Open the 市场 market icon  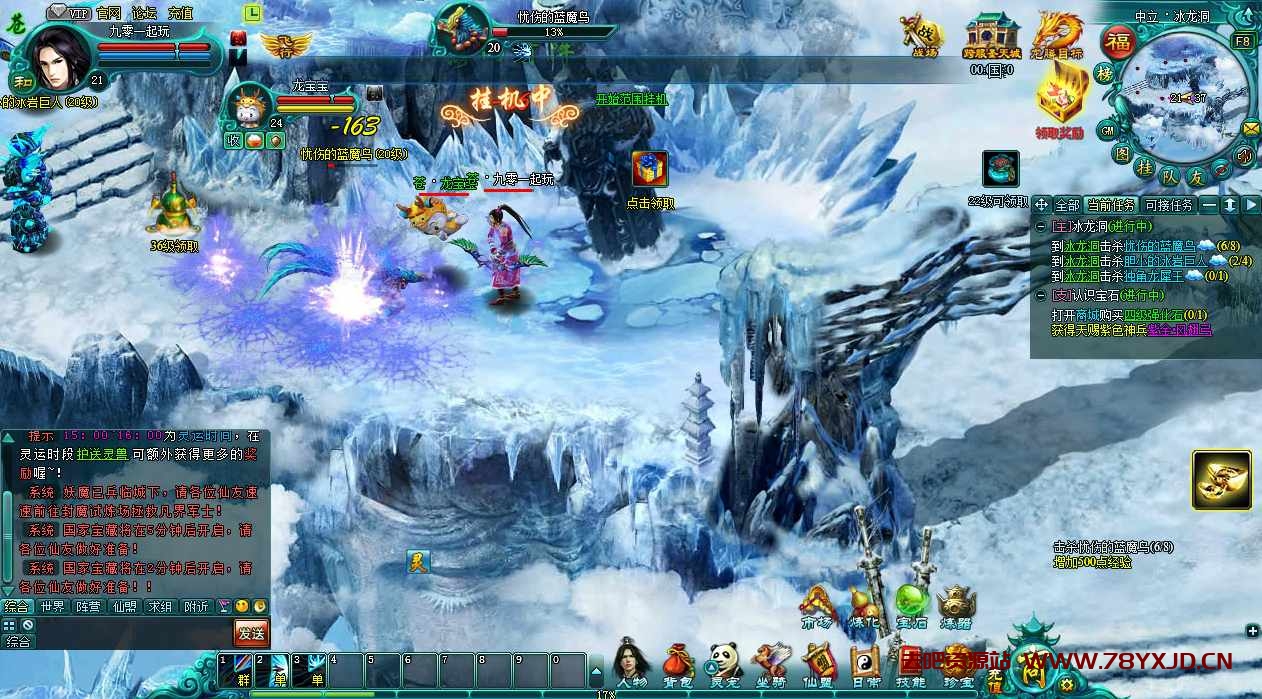tap(817, 603)
